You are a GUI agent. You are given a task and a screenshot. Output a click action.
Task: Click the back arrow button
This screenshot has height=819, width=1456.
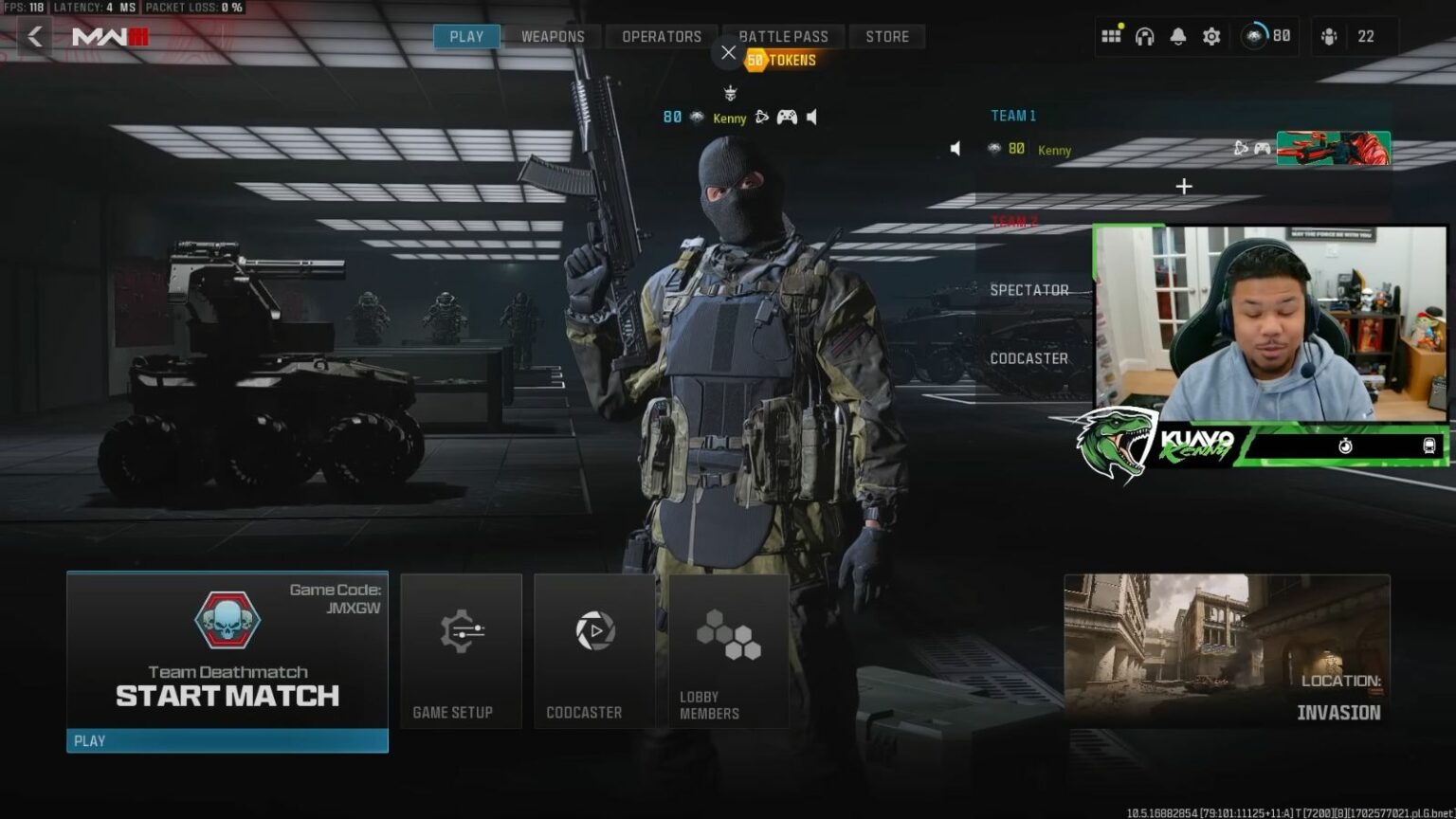(34, 36)
